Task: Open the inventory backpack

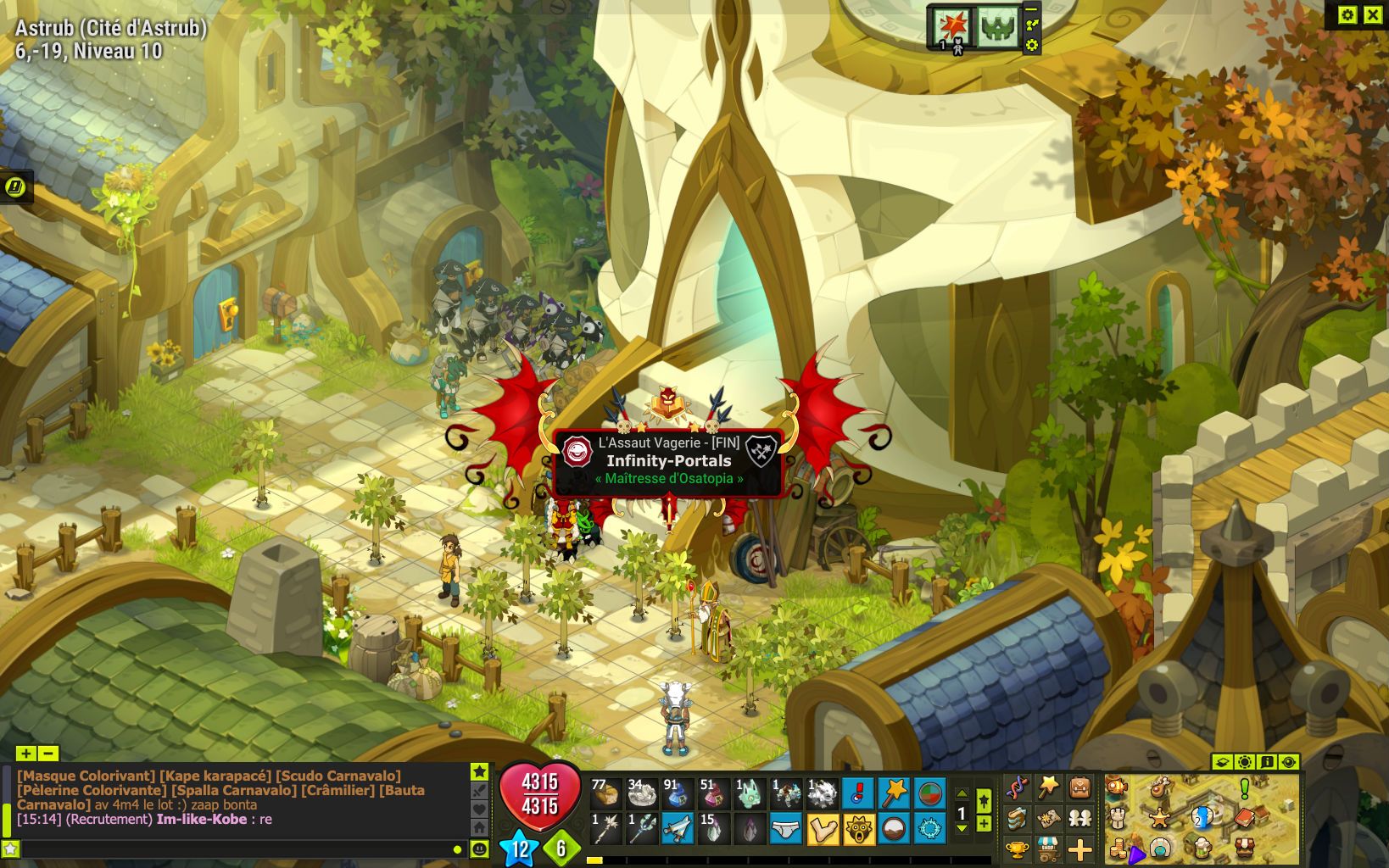Action: 1079,789
